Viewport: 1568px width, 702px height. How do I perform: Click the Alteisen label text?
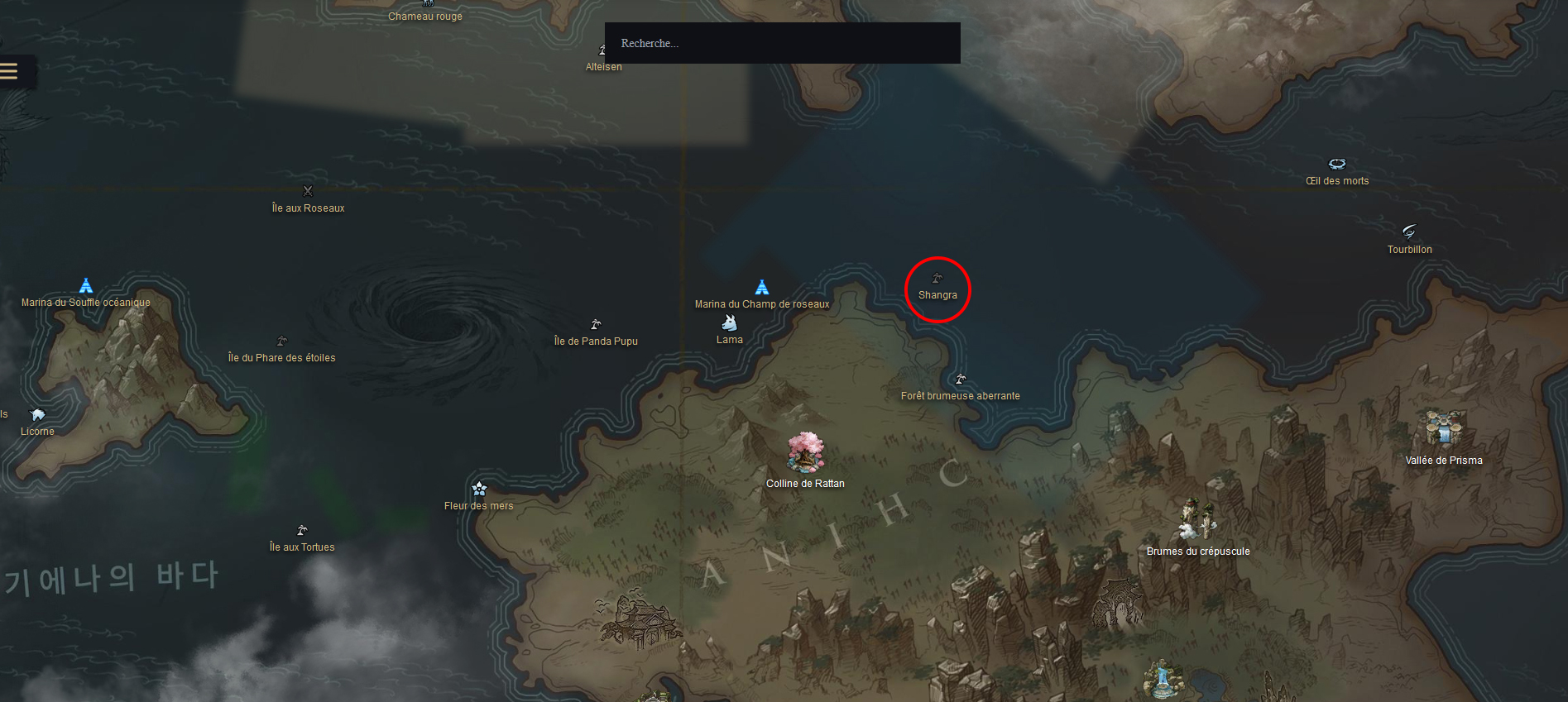coord(604,66)
